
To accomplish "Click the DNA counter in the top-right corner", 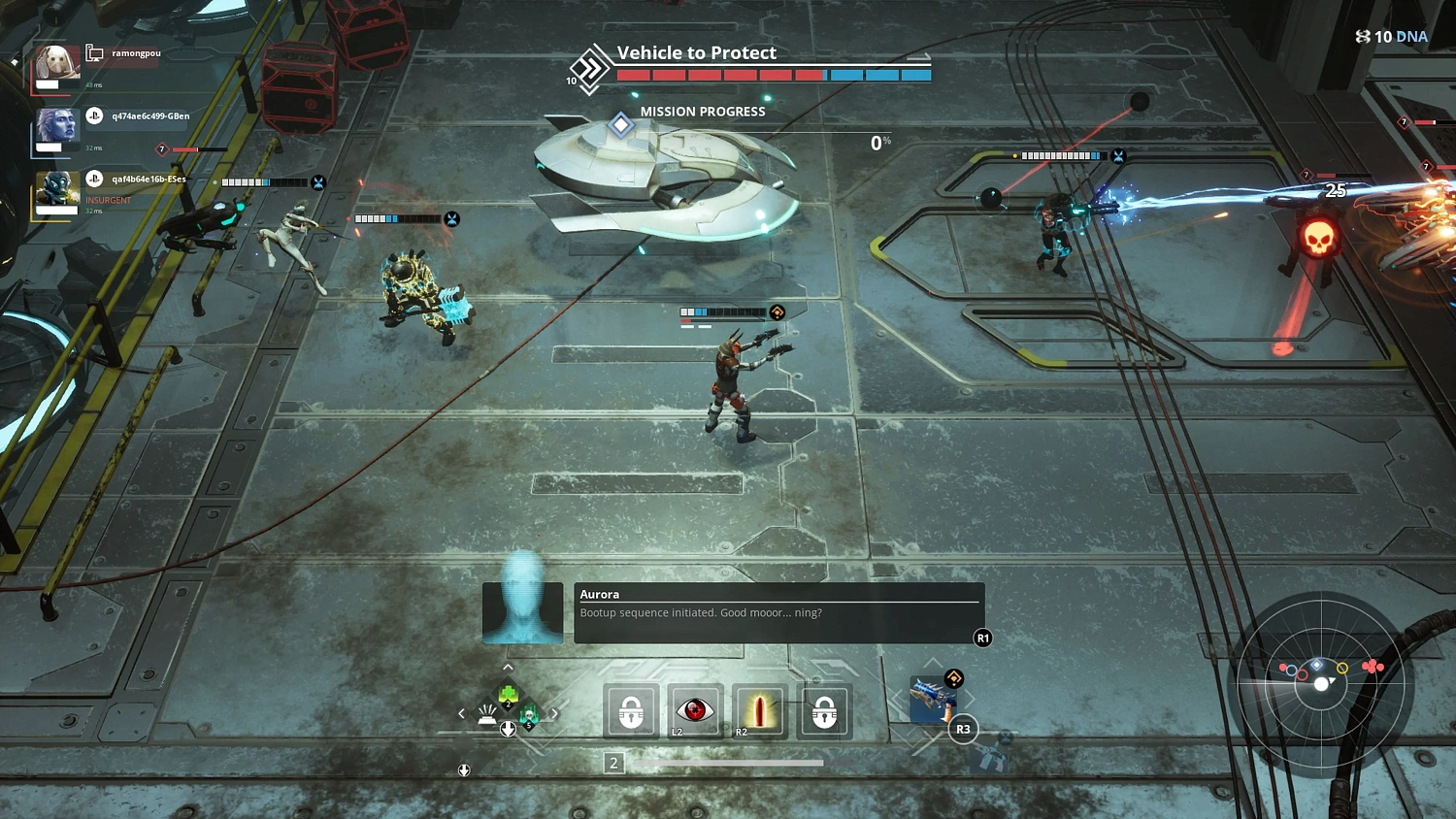I will click(x=1390, y=36).
